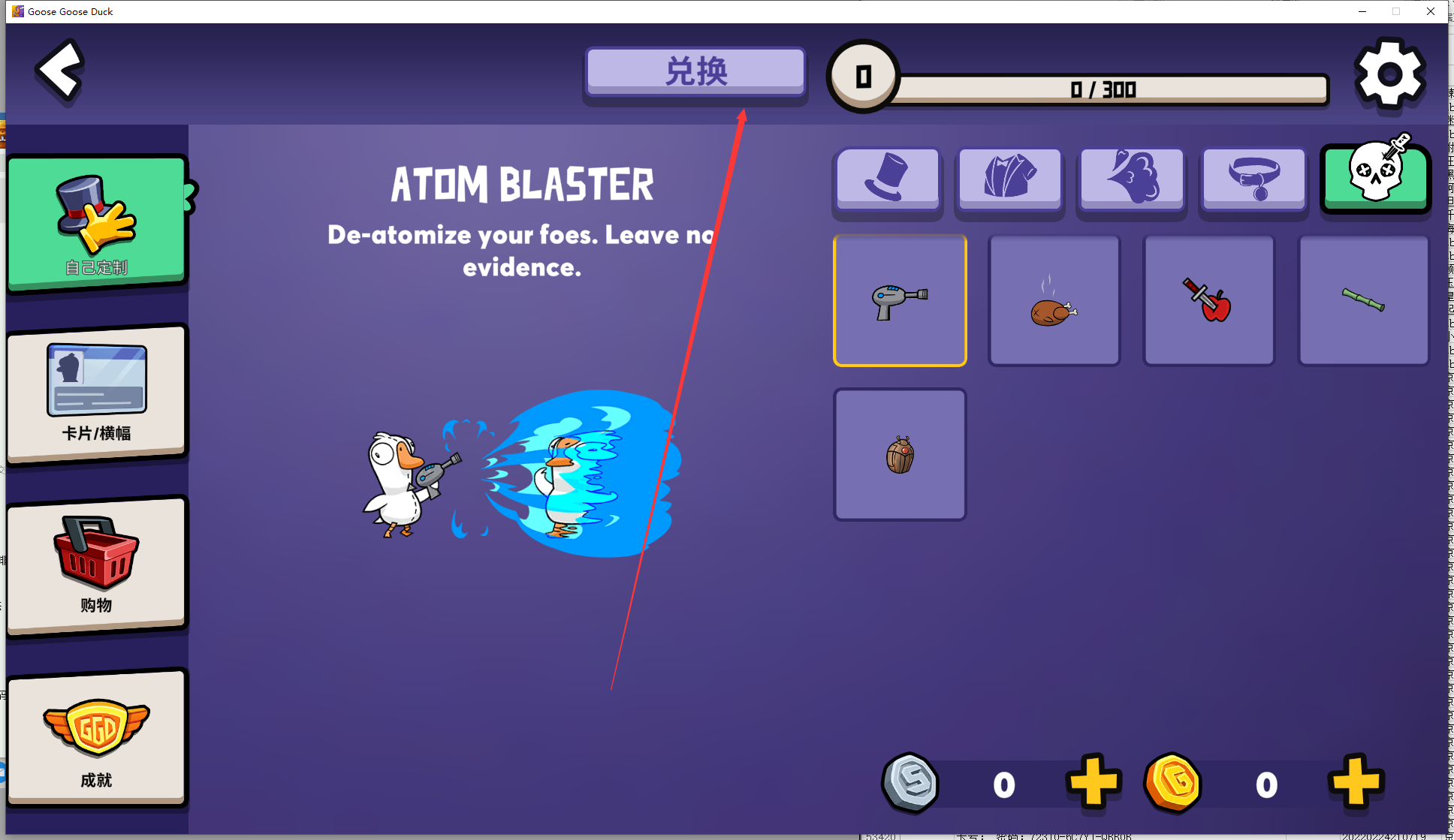Click the 兑换 redeem button
This screenshot has height=840, width=1454.
click(x=695, y=72)
